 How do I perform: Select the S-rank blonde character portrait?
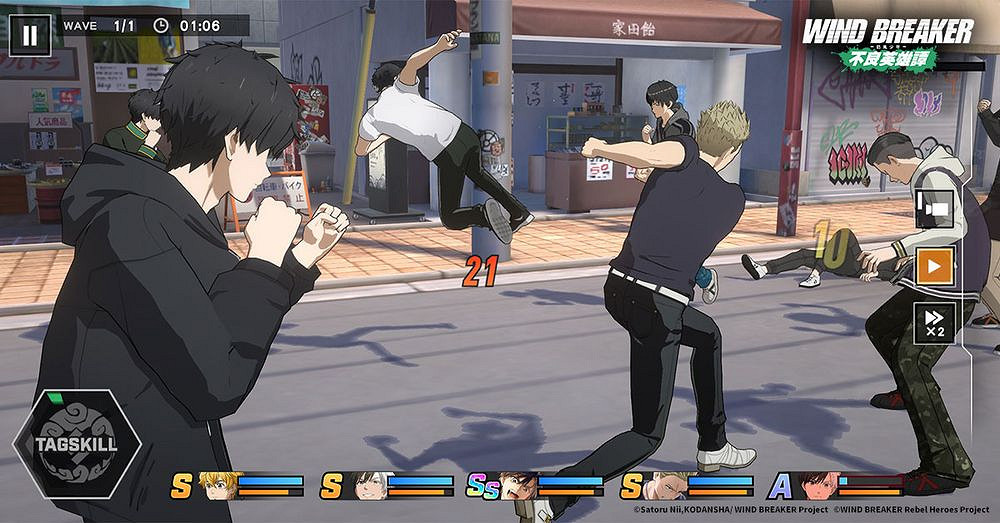(x=220, y=486)
